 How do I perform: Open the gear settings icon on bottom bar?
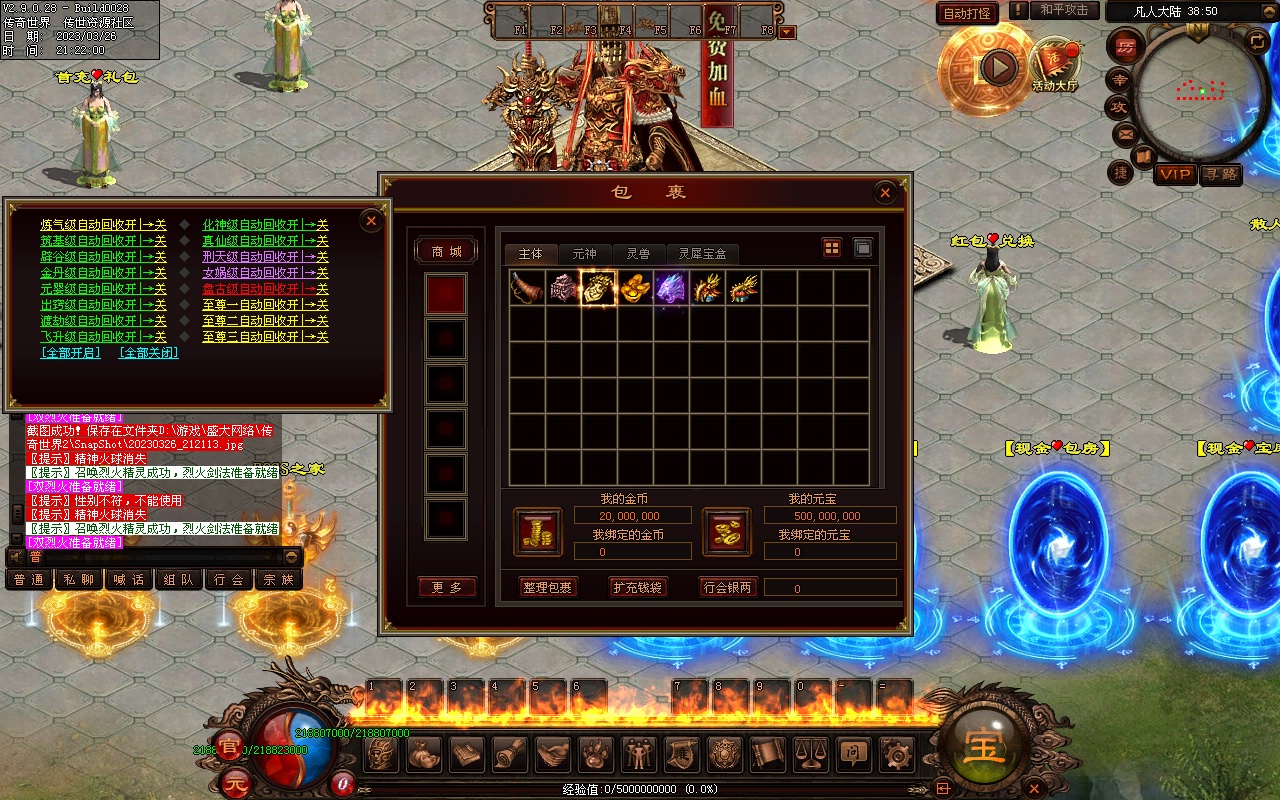(895, 752)
